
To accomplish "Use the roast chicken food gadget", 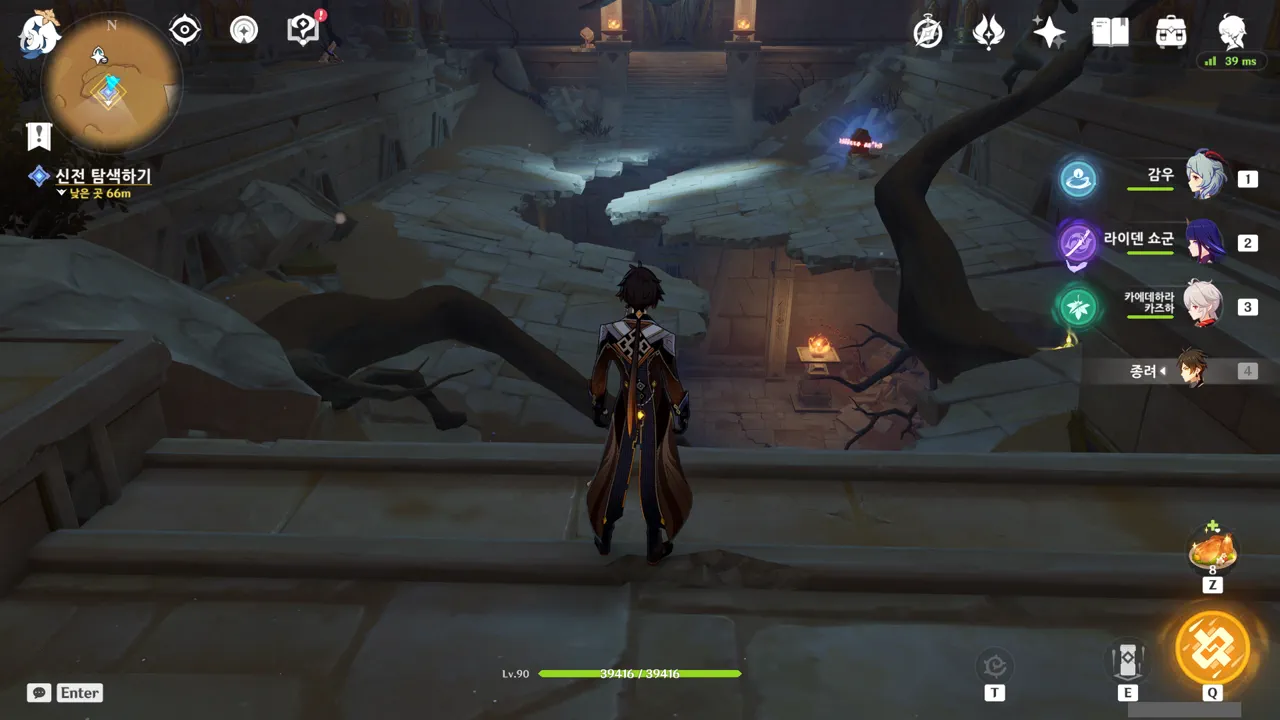I will 1212,549.
